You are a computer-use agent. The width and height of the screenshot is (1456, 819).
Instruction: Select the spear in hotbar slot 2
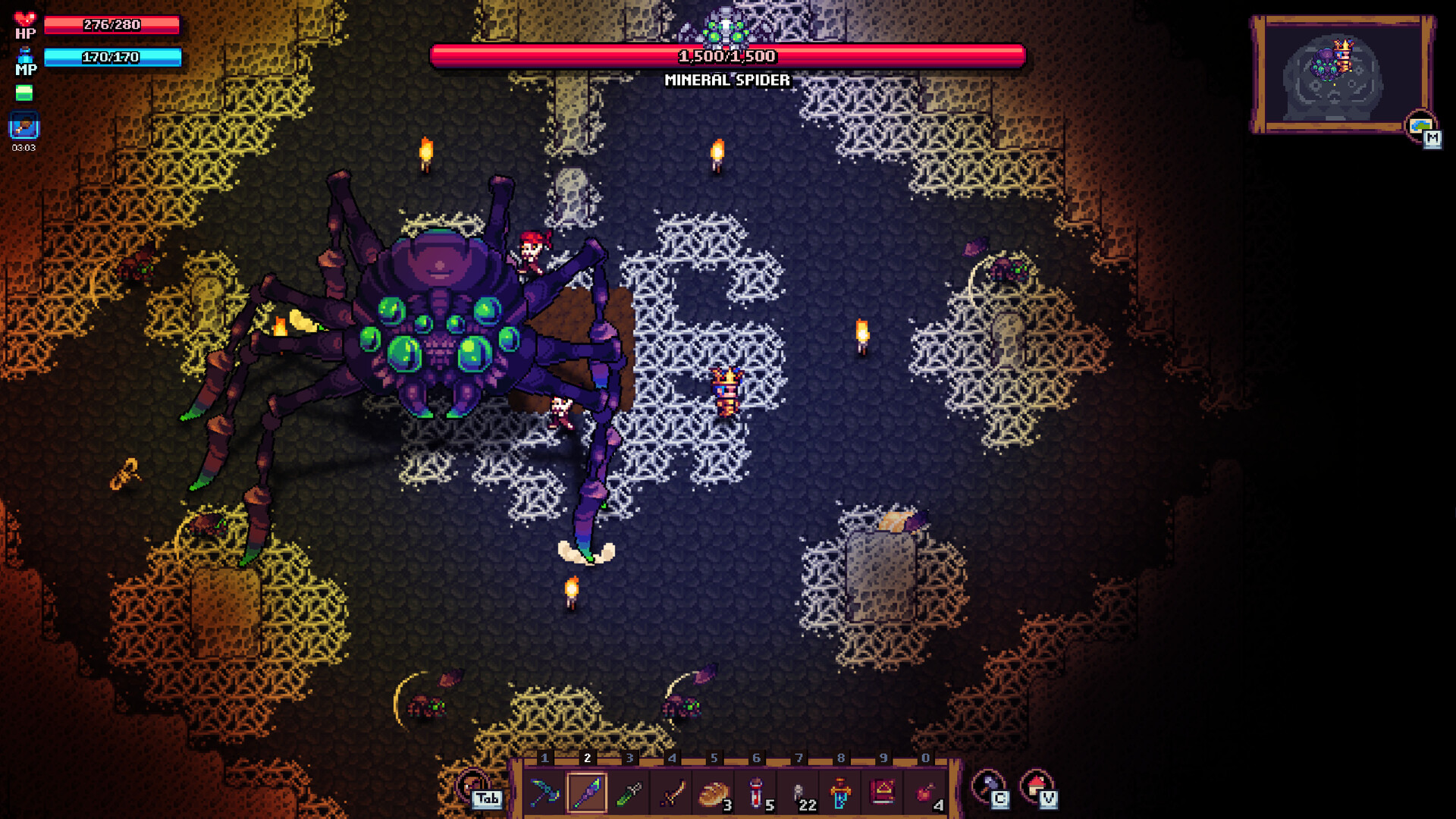(x=585, y=791)
